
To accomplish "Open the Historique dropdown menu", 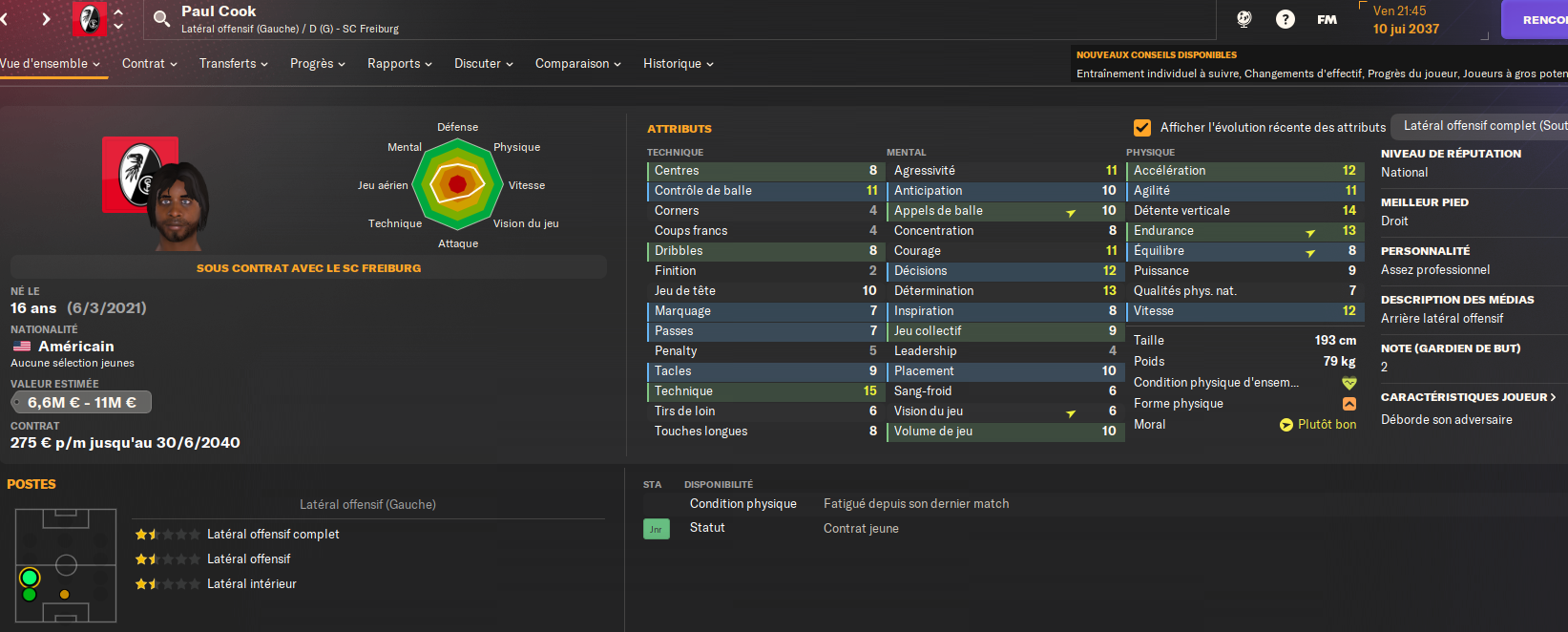I will (678, 64).
